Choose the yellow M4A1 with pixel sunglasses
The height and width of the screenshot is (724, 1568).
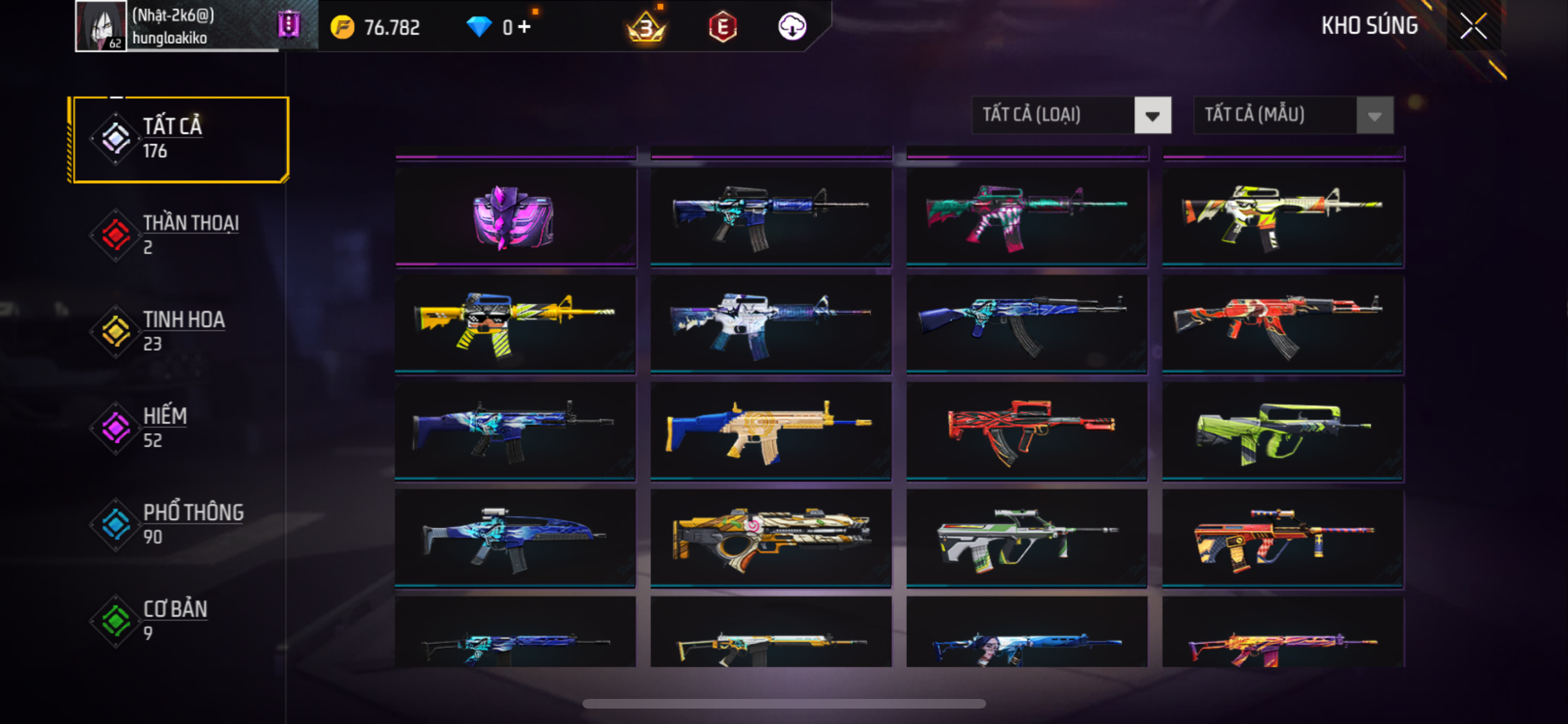514,324
